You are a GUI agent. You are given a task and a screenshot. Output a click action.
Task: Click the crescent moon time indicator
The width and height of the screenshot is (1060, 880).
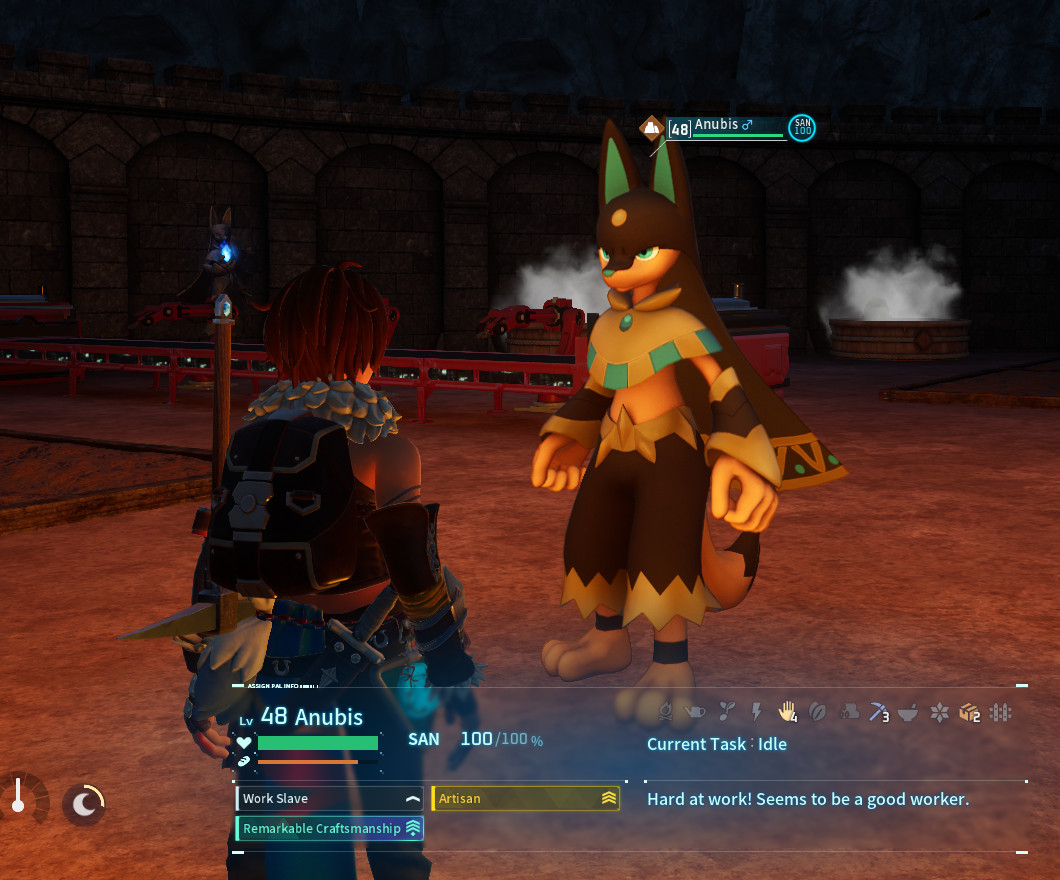(x=84, y=803)
